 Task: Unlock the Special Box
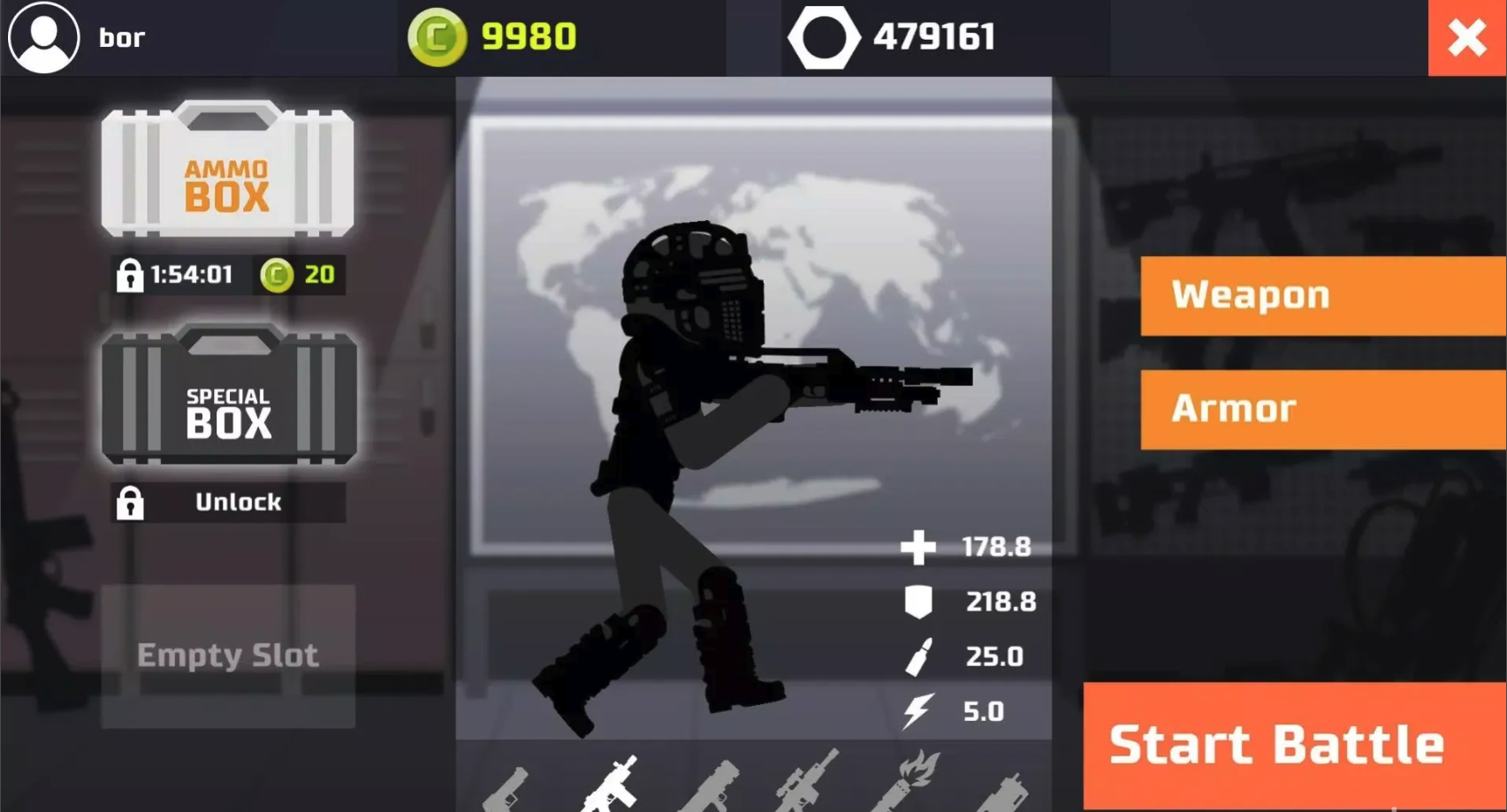pos(228,502)
